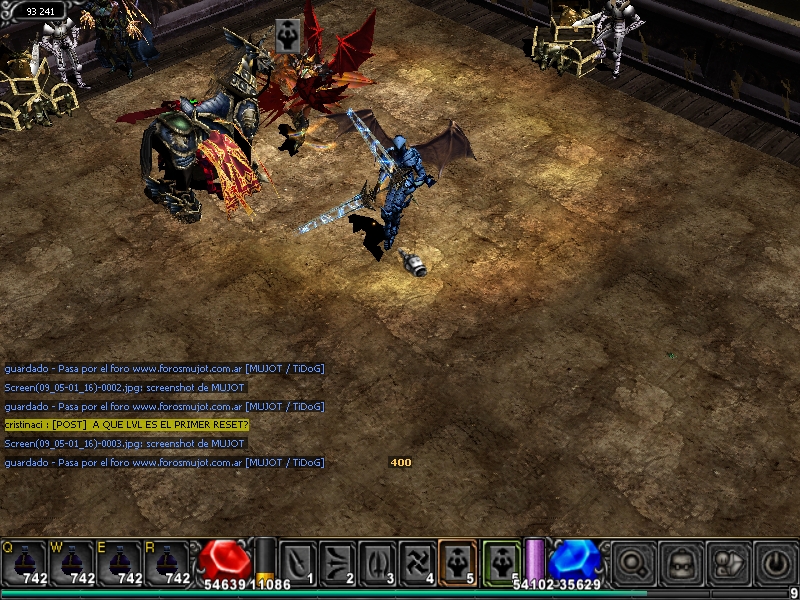The width and height of the screenshot is (800, 600).
Task: Select the skill in hotkey slot 1
Action: (297, 562)
